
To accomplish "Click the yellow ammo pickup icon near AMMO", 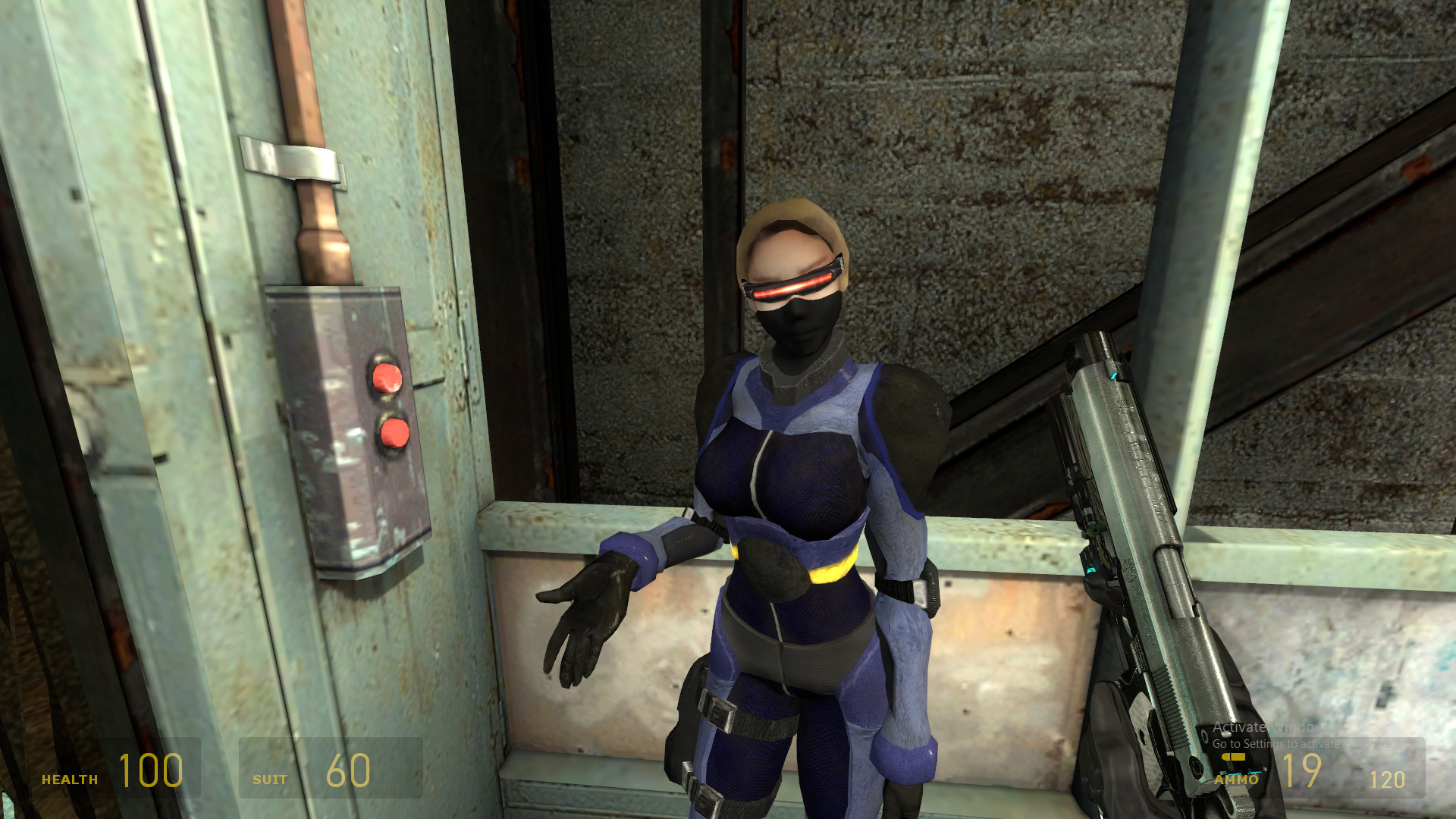I will (x=1234, y=758).
